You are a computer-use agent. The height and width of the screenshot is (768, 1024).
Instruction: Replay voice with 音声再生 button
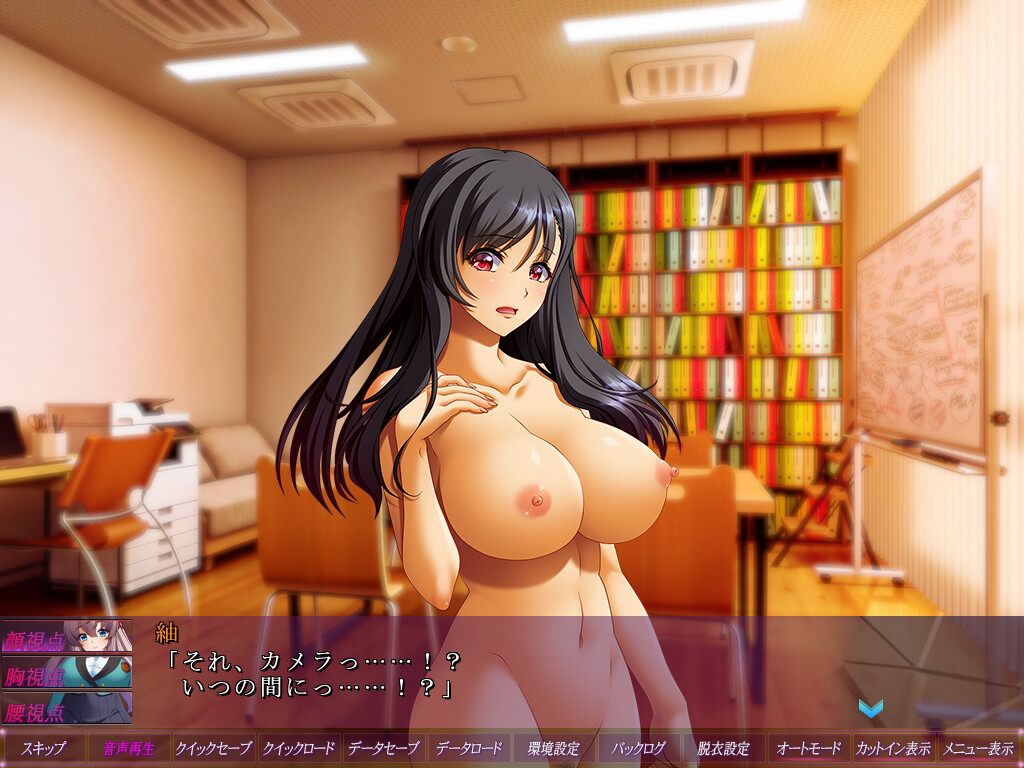(128, 748)
